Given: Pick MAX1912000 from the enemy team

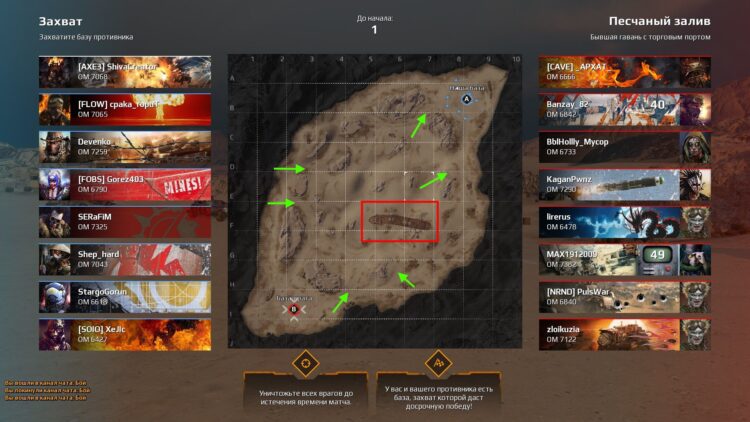Looking at the screenshot, I should (624, 259).
